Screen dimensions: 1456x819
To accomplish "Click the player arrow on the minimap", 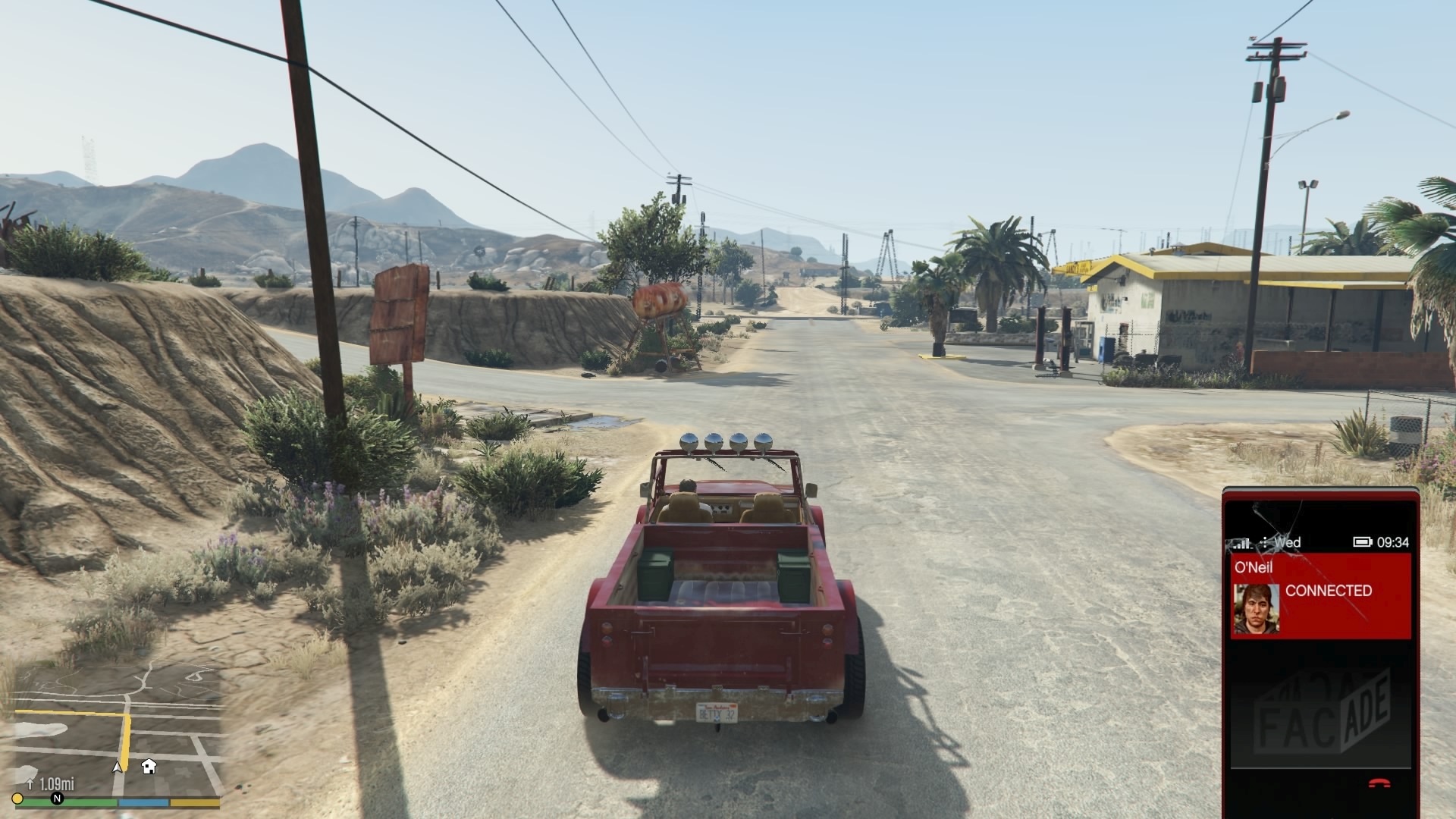I will (118, 767).
